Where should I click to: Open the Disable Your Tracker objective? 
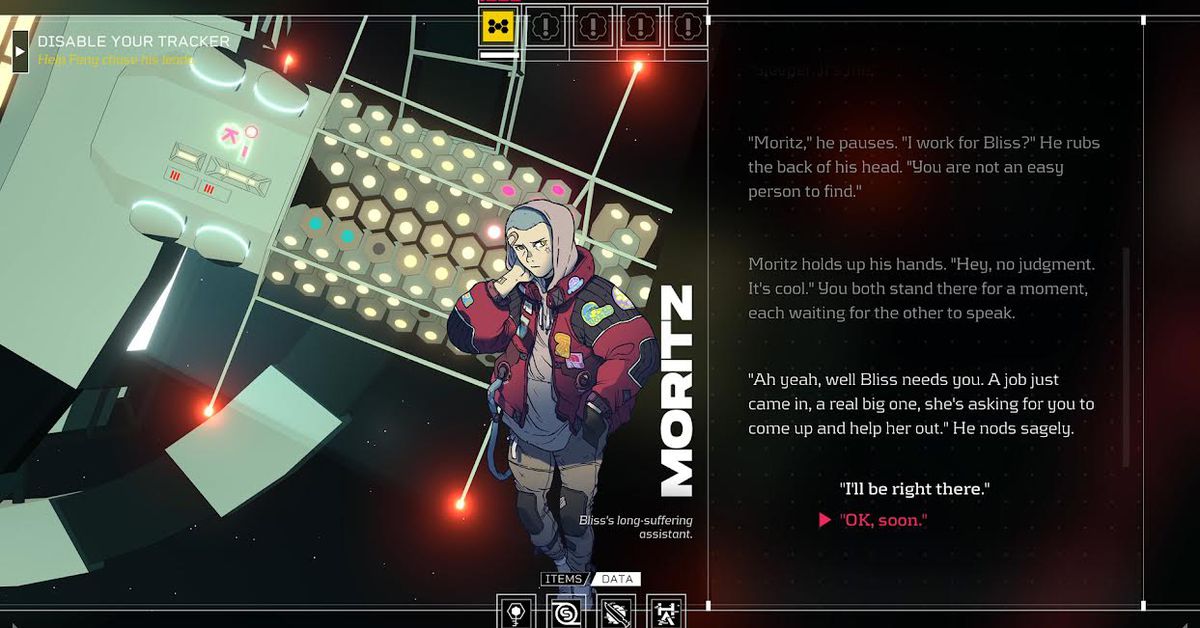tap(134, 42)
